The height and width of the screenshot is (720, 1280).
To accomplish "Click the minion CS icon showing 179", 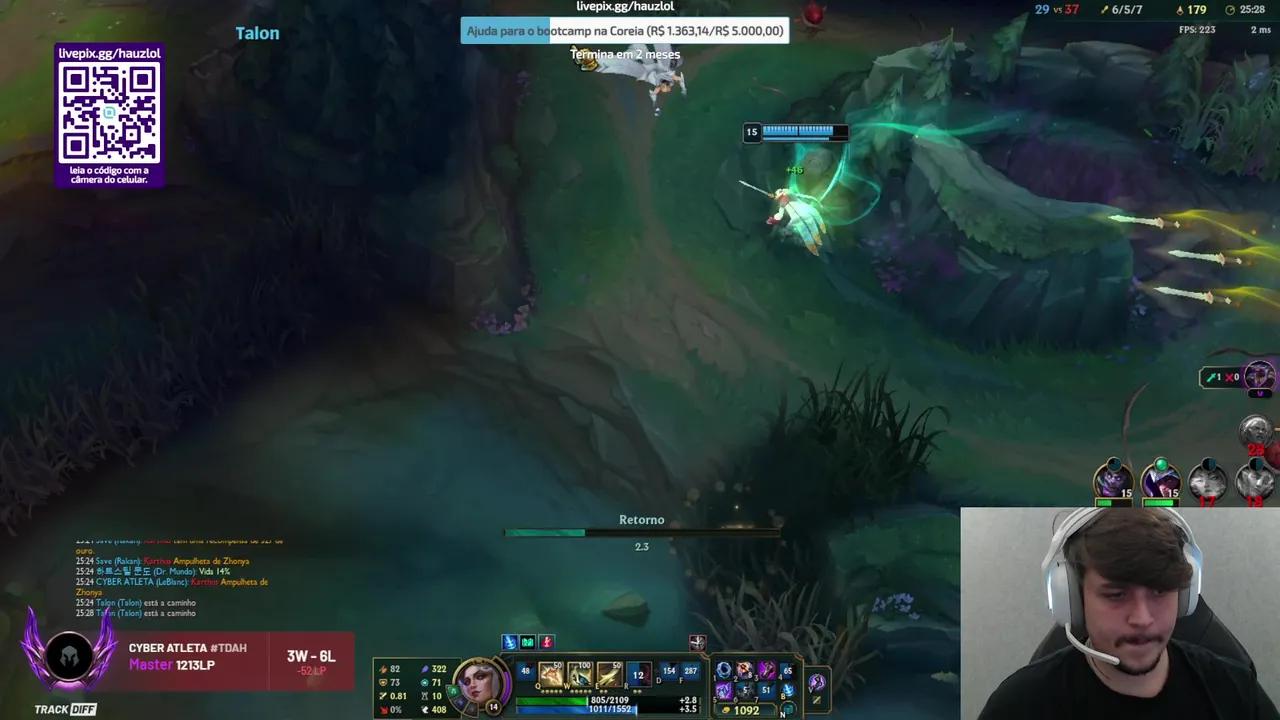I will (x=1180, y=10).
